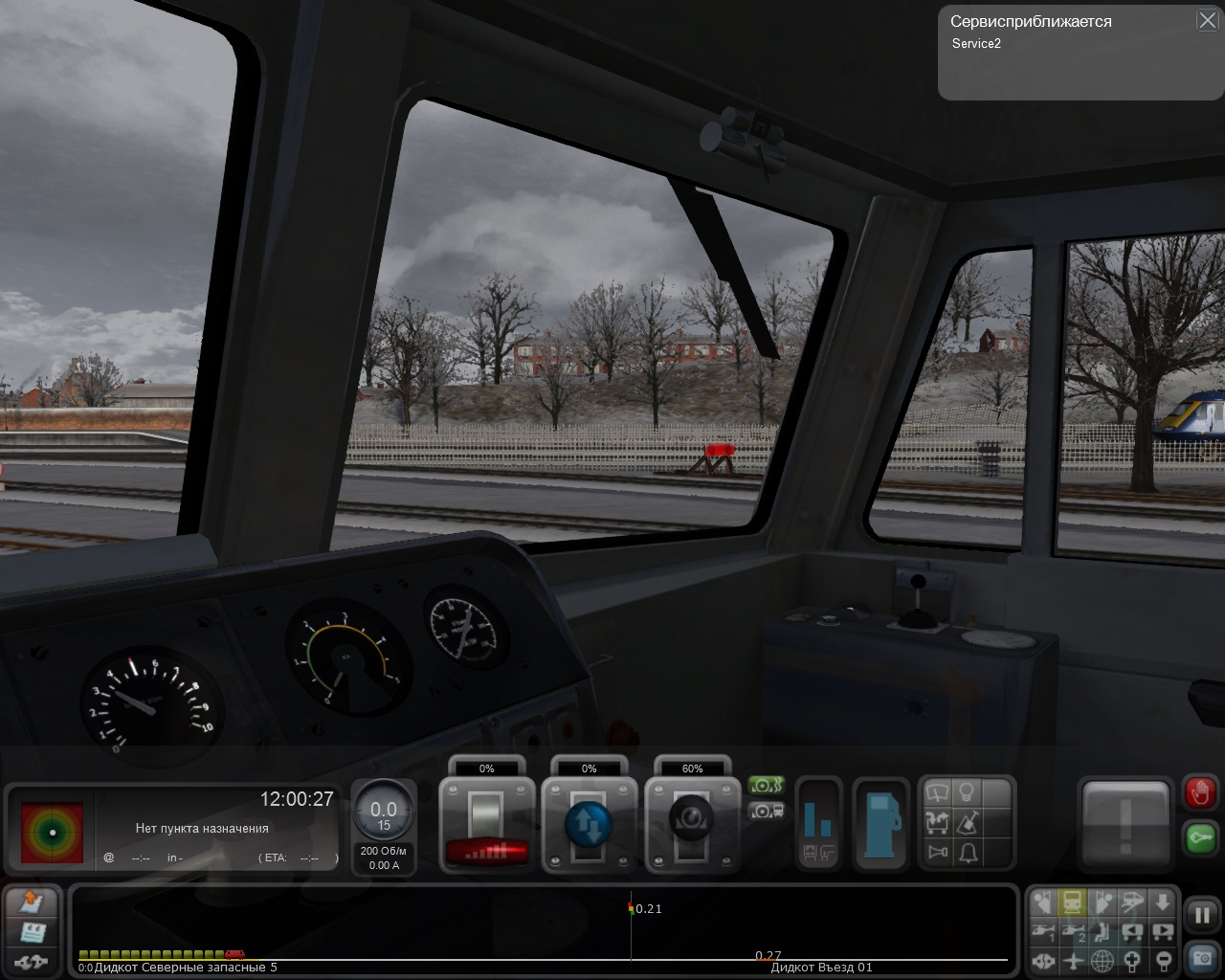Image resolution: width=1225 pixels, height=980 pixels.
Task: Take a screenshot with the camera button
Action: [x=1201, y=956]
